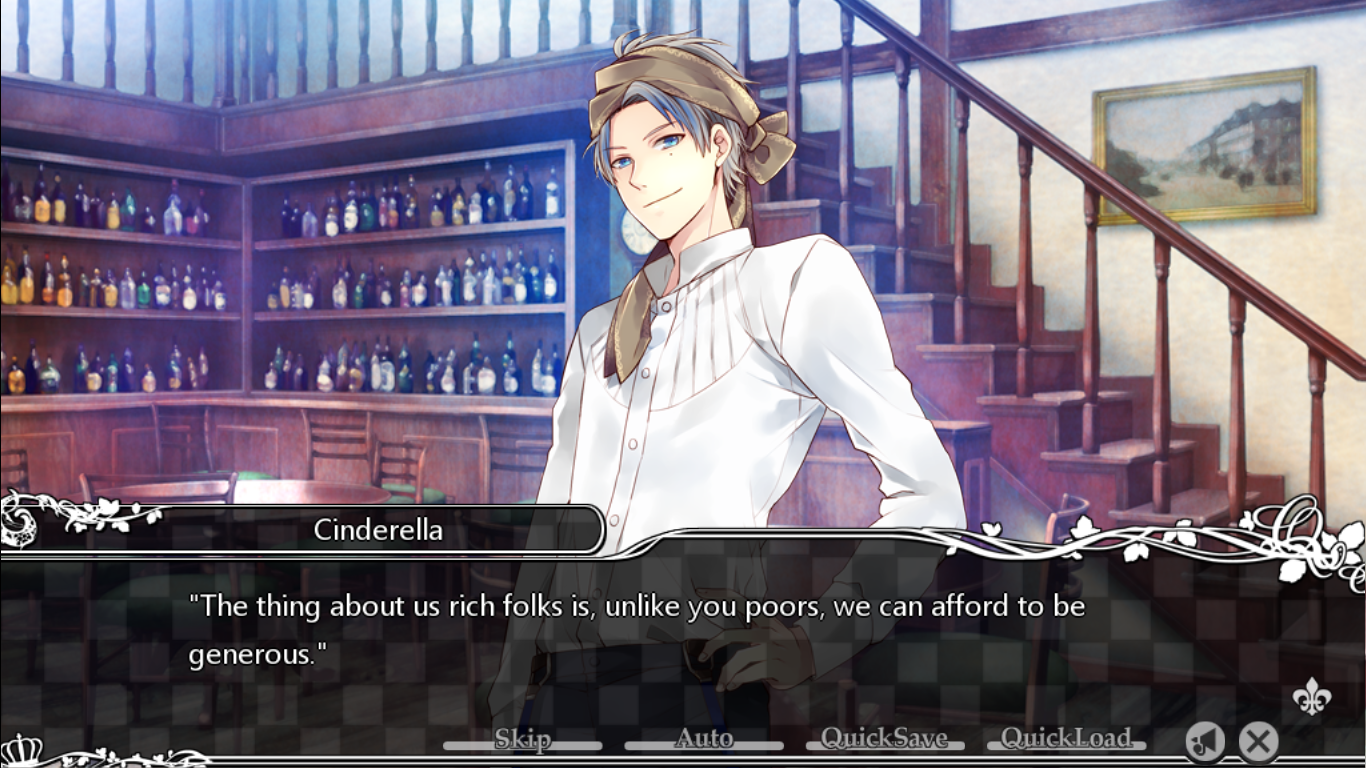Screen dimensions: 1366x768
Task: Choose QuickLoad to restore the save
Action: coord(1066,740)
